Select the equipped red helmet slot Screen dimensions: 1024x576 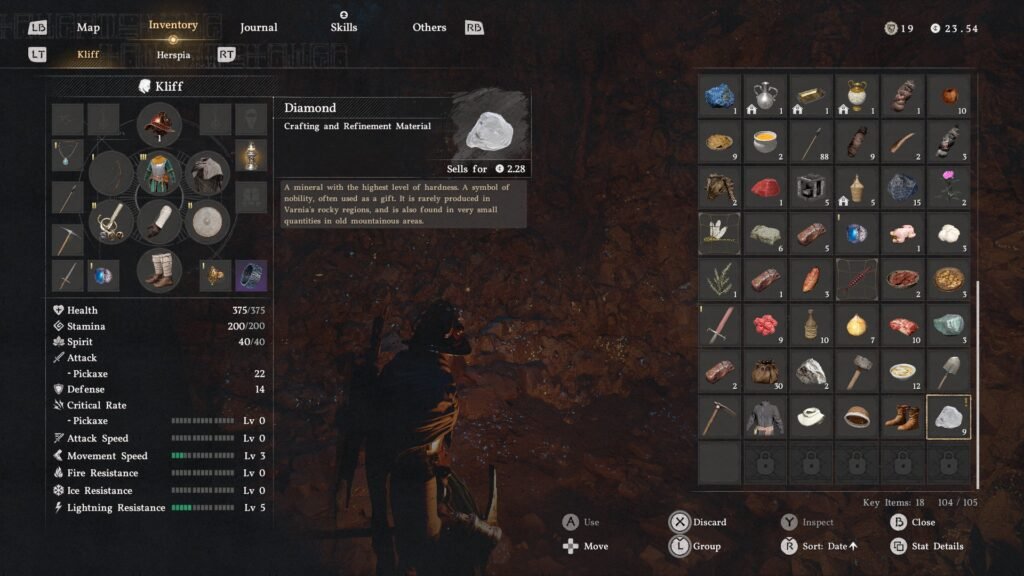(158, 125)
